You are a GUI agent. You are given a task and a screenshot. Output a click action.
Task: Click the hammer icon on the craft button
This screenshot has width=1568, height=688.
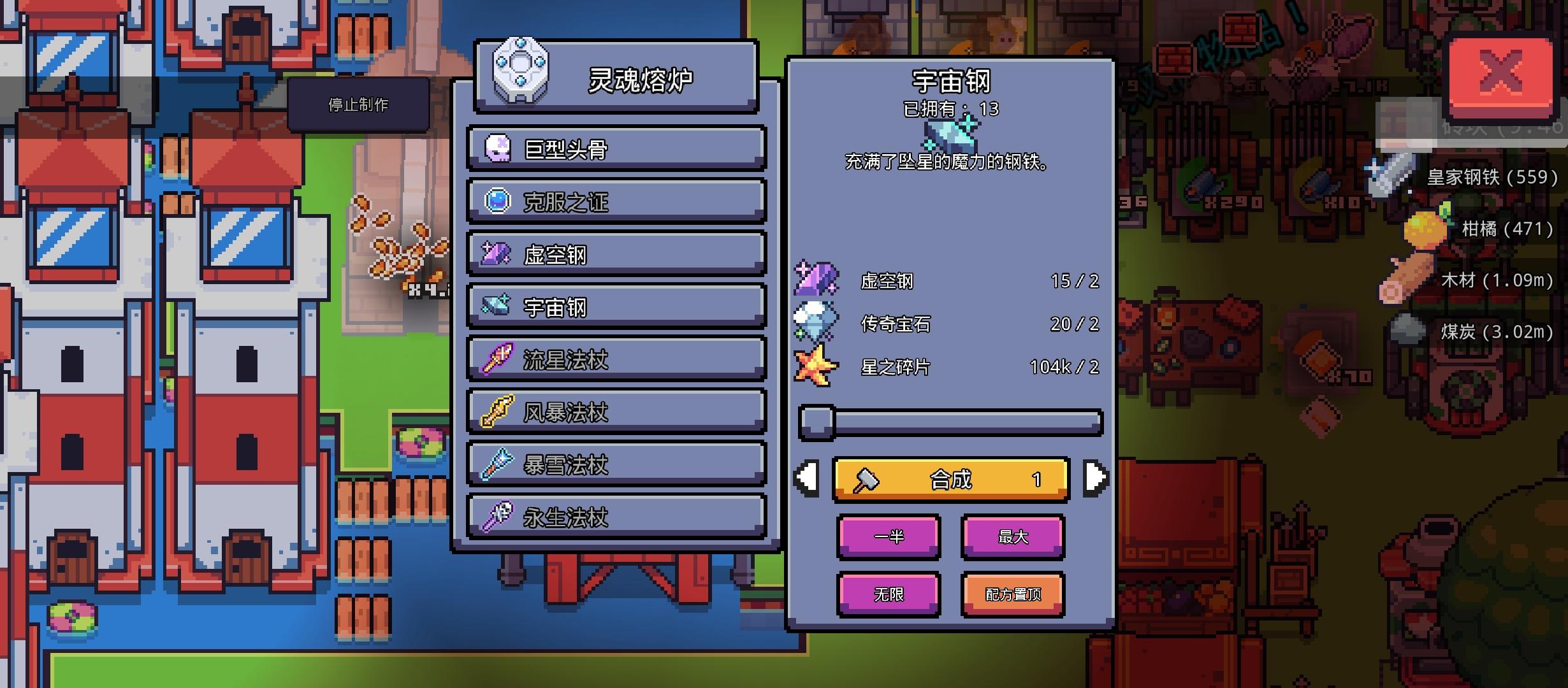[x=867, y=480]
